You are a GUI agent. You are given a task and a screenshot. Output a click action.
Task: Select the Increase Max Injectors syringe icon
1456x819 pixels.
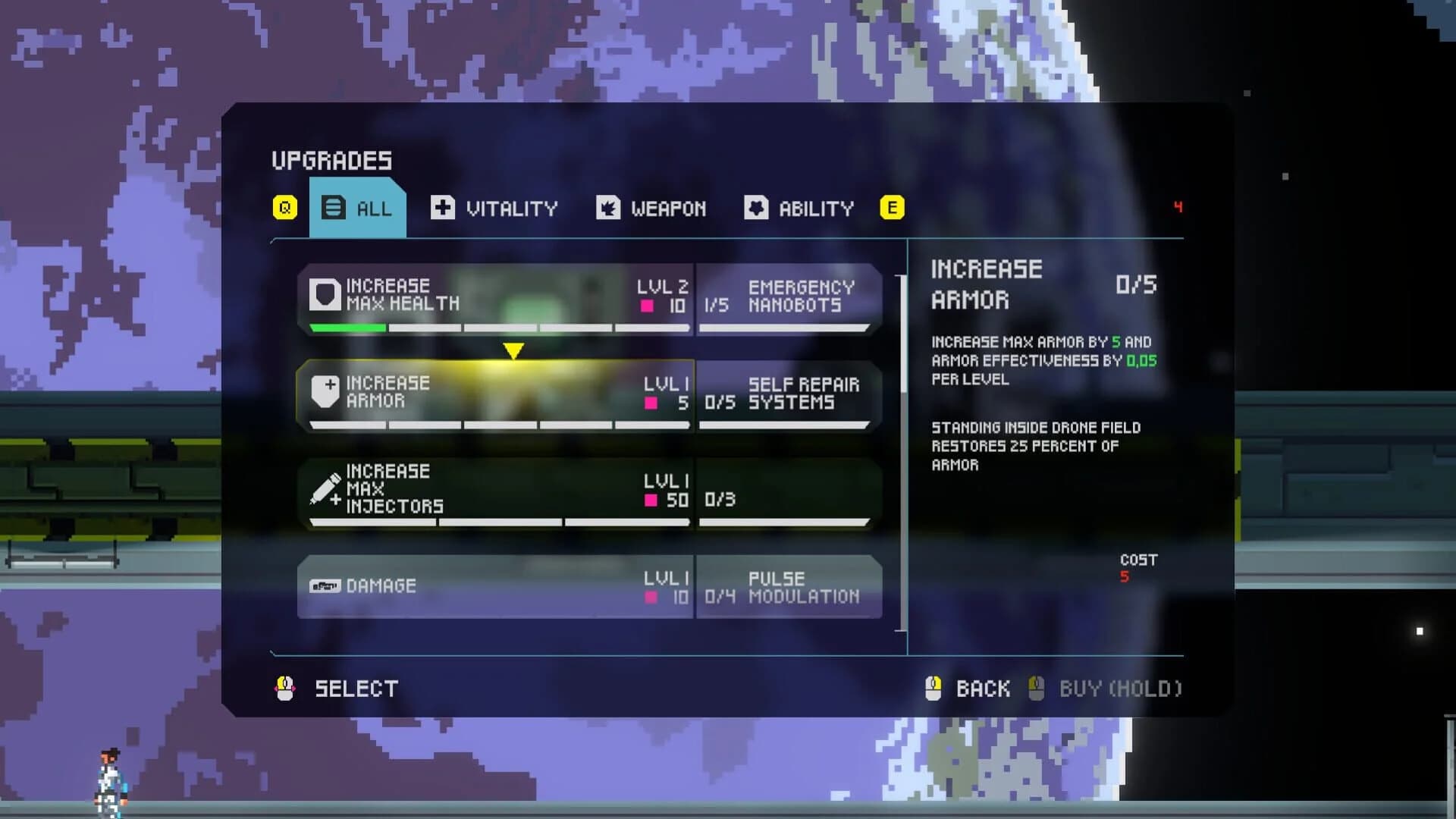point(325,490)
